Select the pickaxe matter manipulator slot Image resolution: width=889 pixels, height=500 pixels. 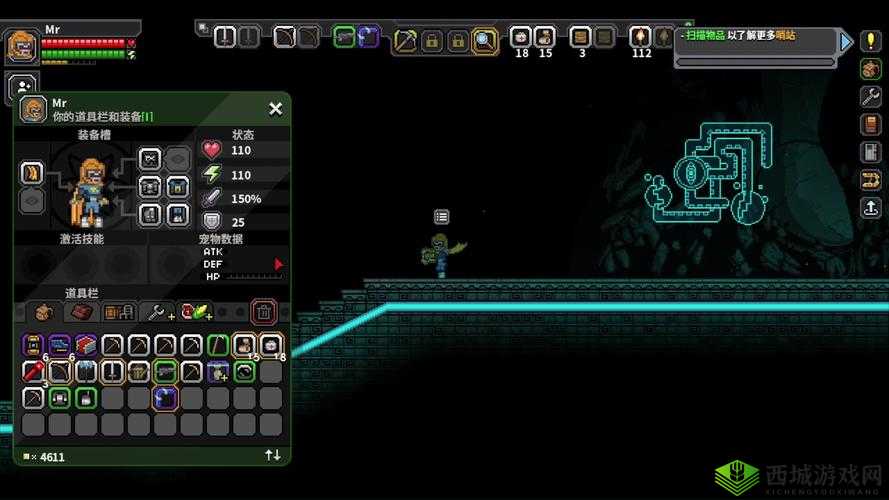click(406, 40)
